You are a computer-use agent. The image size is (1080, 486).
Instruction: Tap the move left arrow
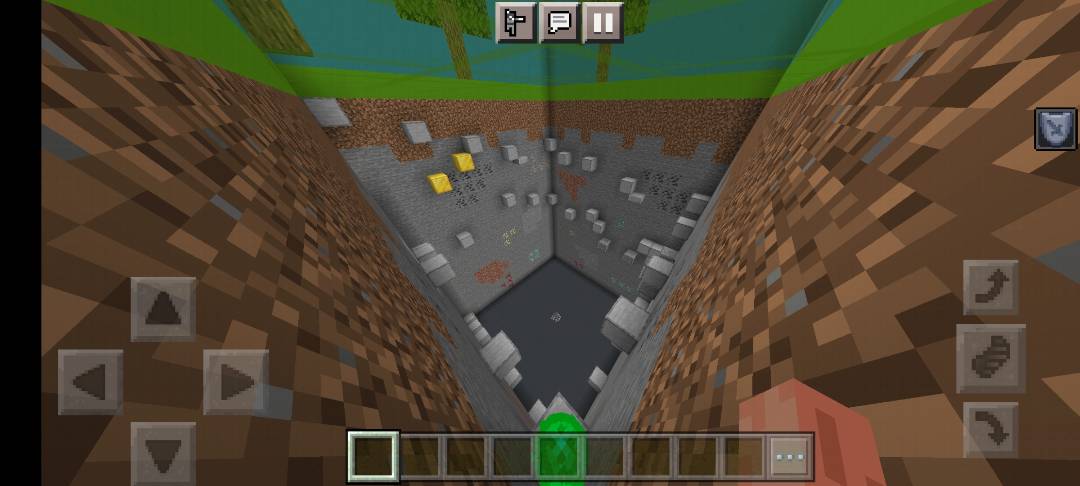[x=91, y=382]
